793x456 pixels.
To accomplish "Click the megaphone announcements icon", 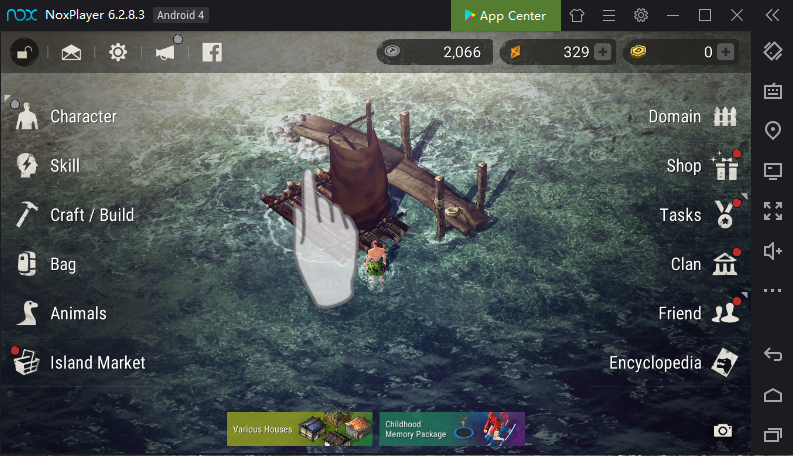I will click(x=165, y=52).
